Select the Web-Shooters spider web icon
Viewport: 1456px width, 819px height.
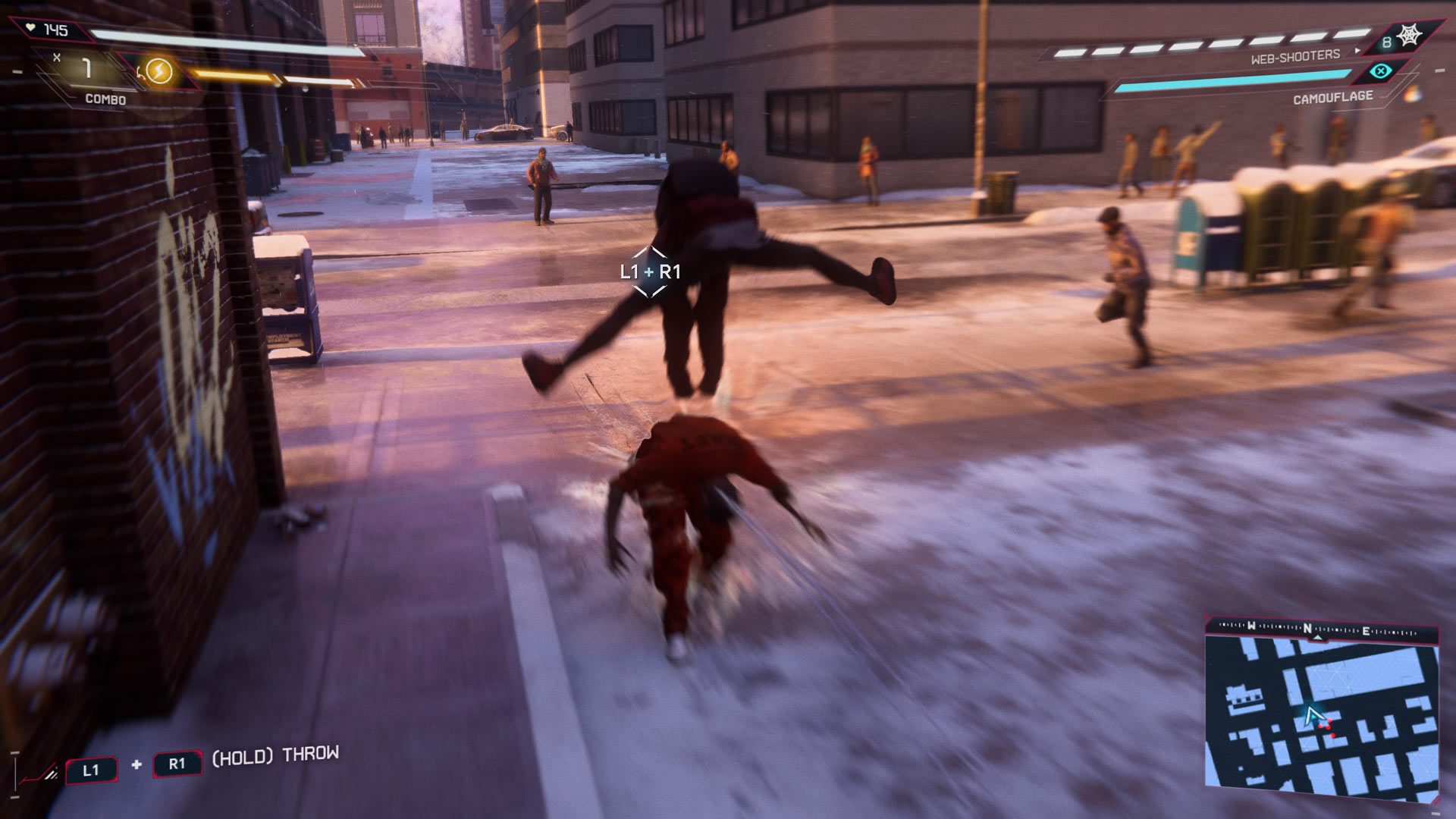click(x=1410, y=36)
